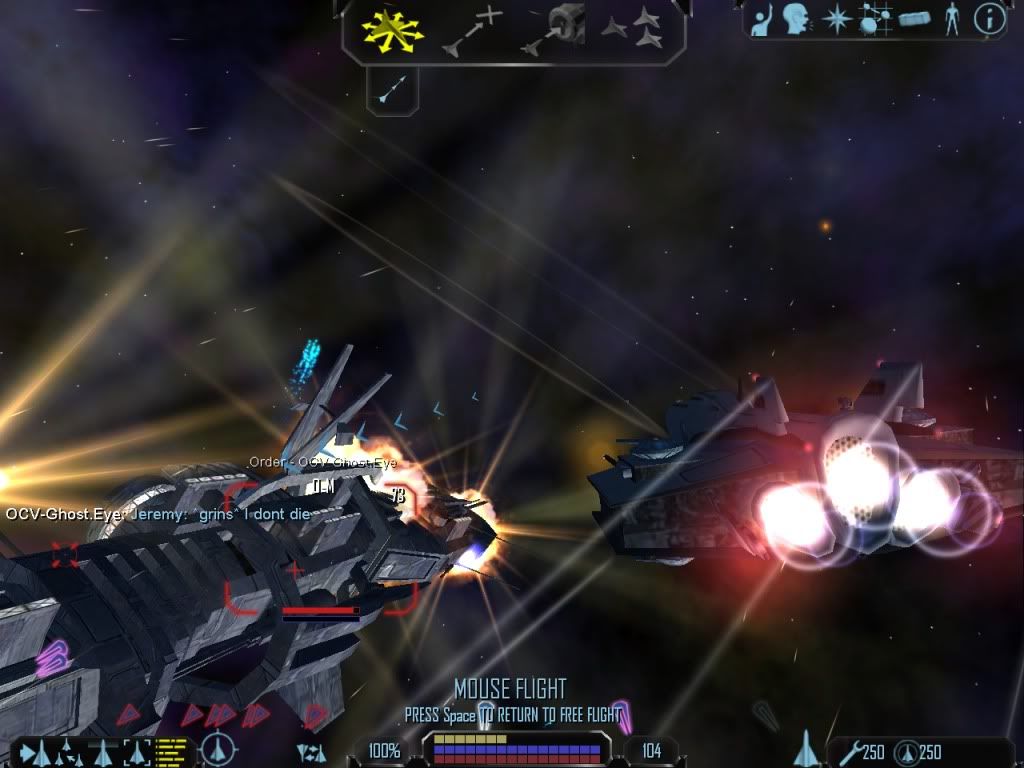The width and height of the screenshot is (1024, 768).
Task: Activate the Go To maneuver icon
Action: (x=473, y=30)
